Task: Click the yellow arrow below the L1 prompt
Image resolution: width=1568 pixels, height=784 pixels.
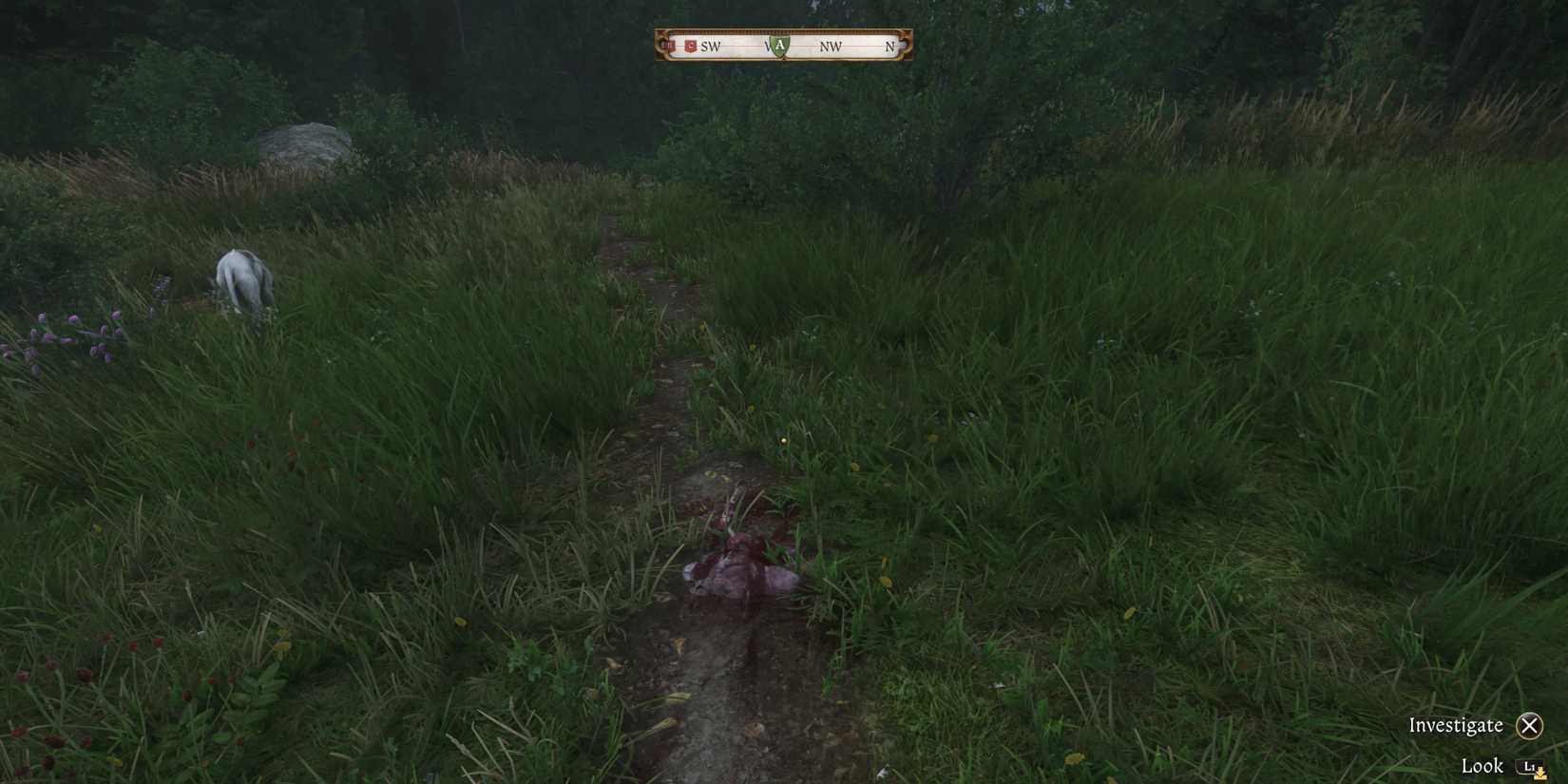Action: click(x=1540, y=775)
